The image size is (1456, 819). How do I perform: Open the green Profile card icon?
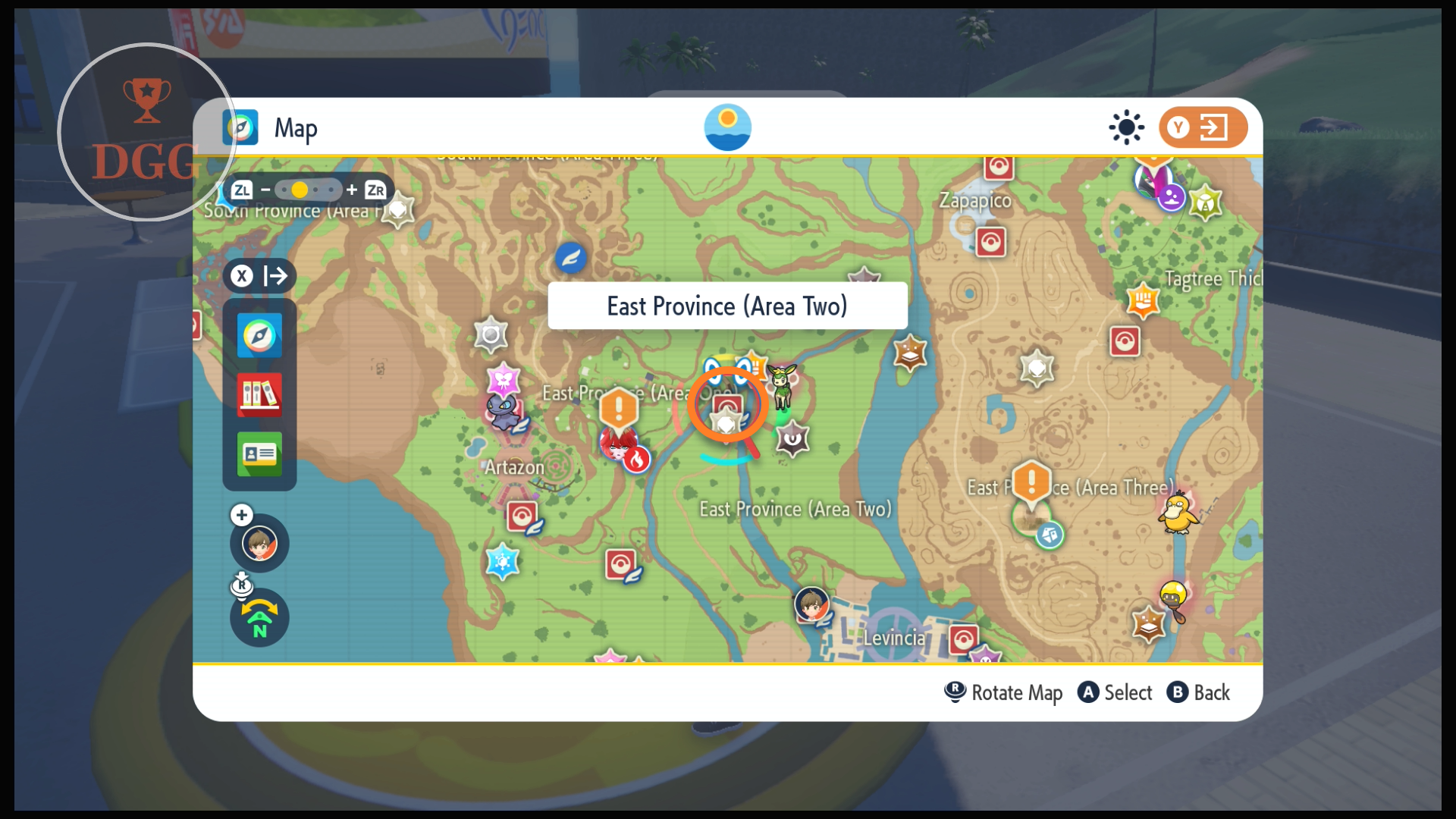tap(259, 453)
